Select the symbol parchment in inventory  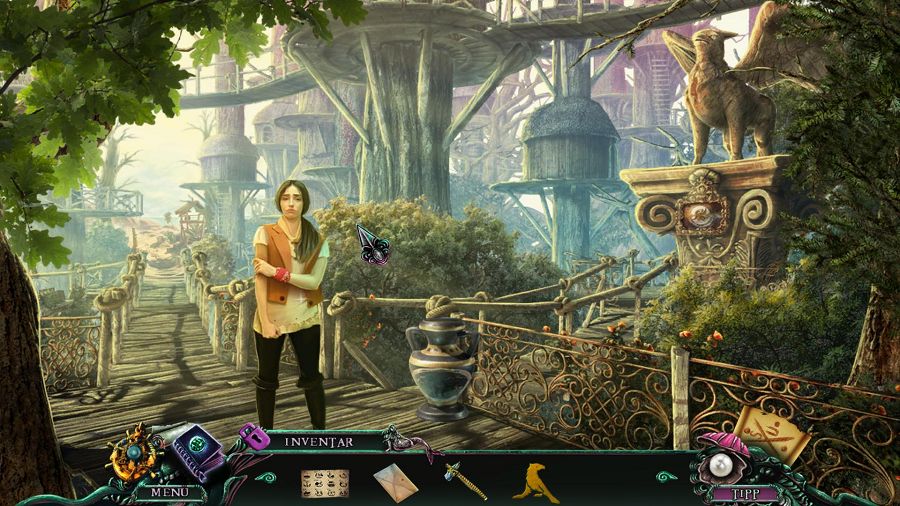tap(324, 482)
